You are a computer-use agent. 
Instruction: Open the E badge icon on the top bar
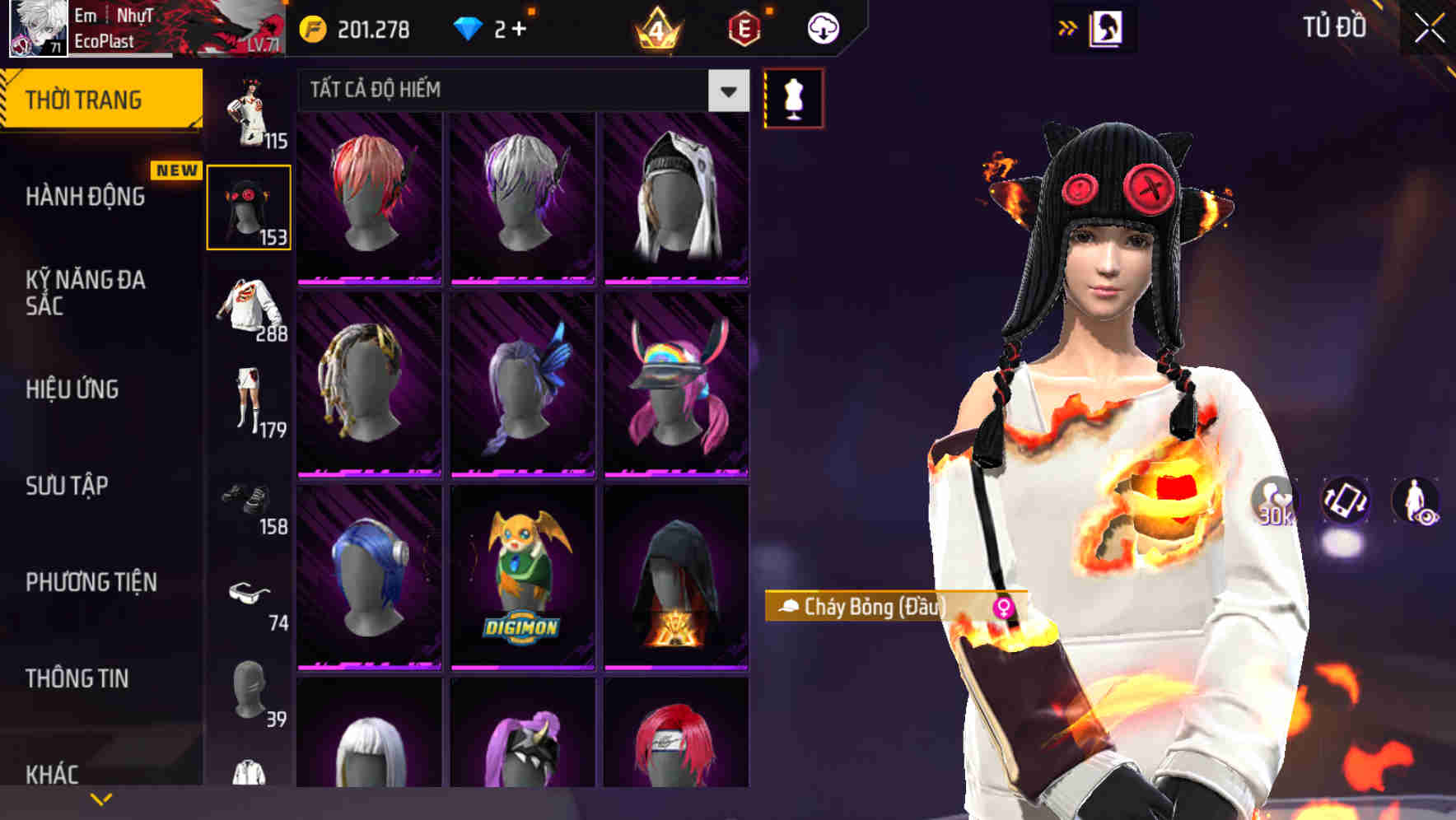[x=744, y=27]
